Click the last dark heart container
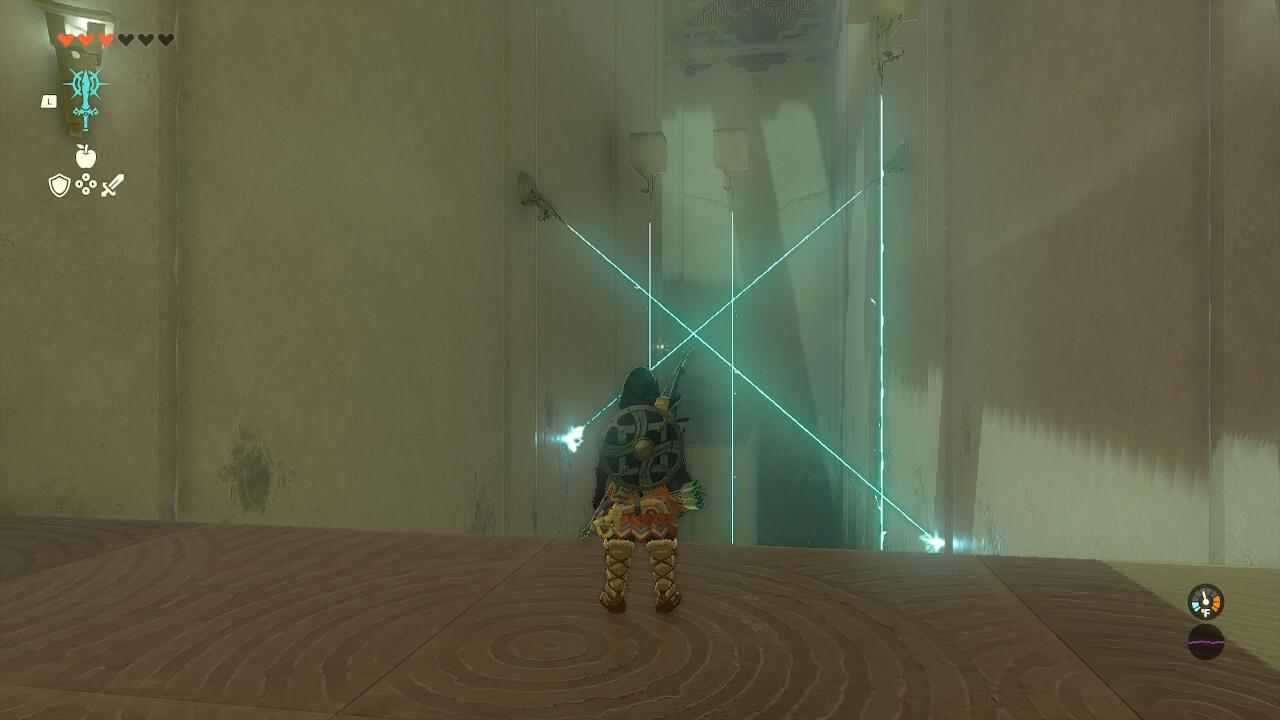1280x720 pixels. (166, 39)
